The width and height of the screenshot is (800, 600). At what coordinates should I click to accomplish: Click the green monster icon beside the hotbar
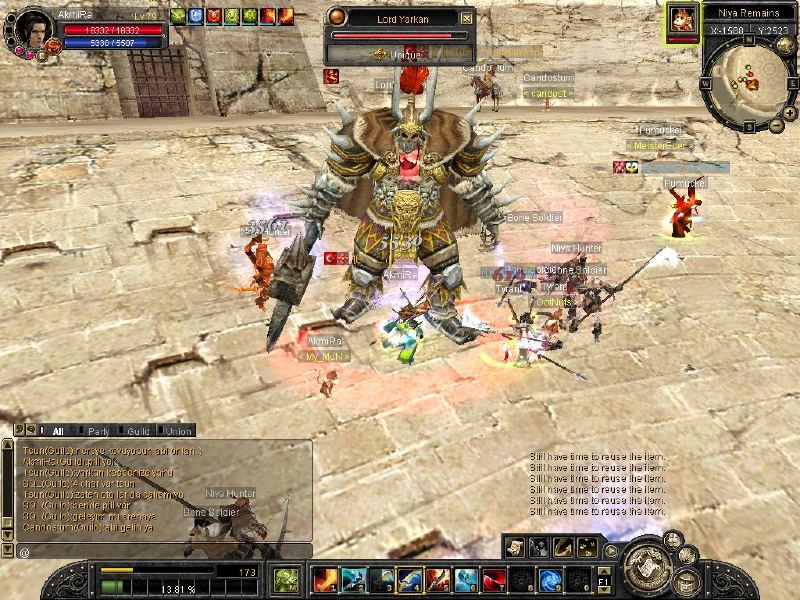(x=287, y=579)
